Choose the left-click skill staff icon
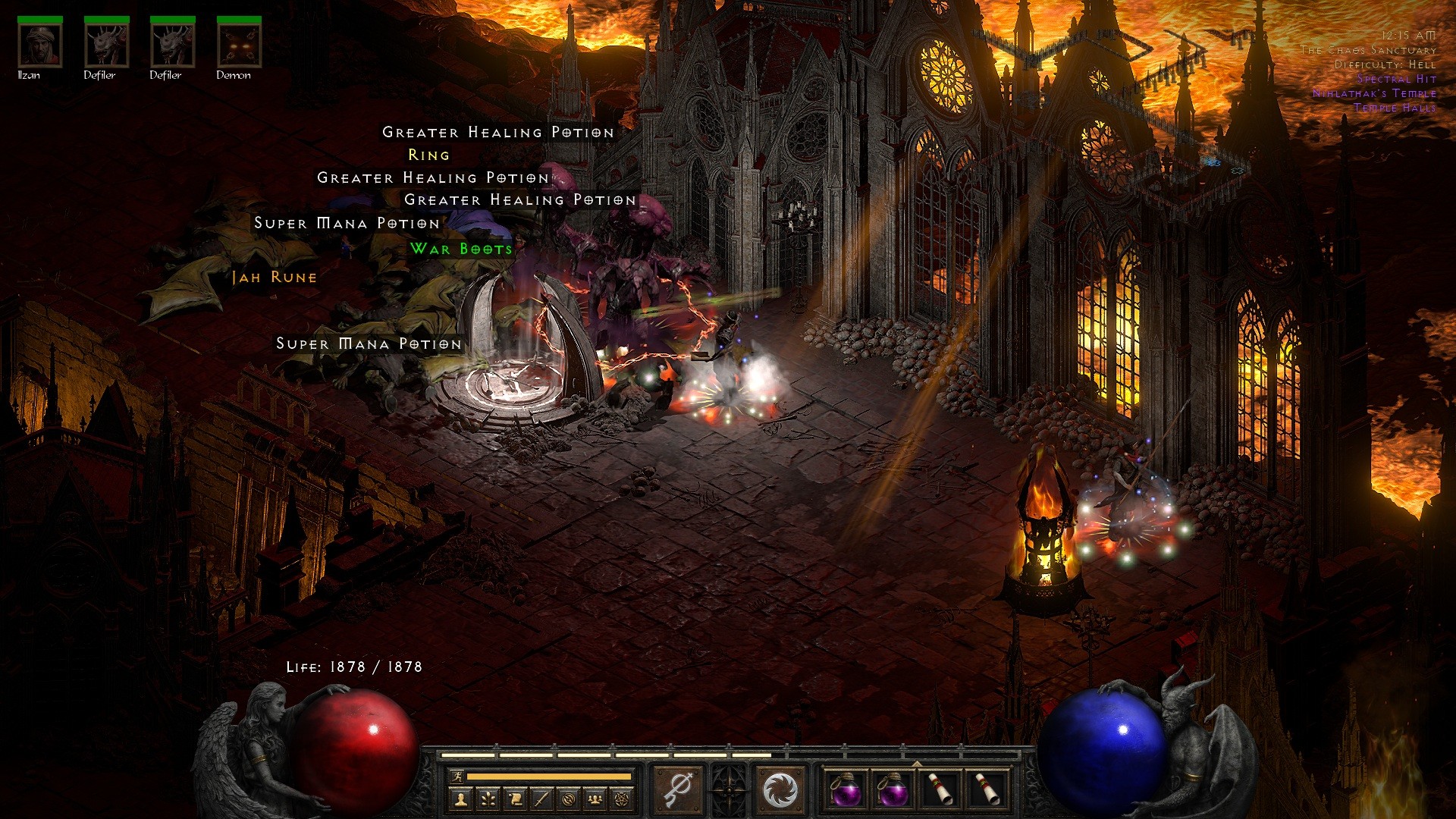The image size is (1456, 819). click(677, 790)
